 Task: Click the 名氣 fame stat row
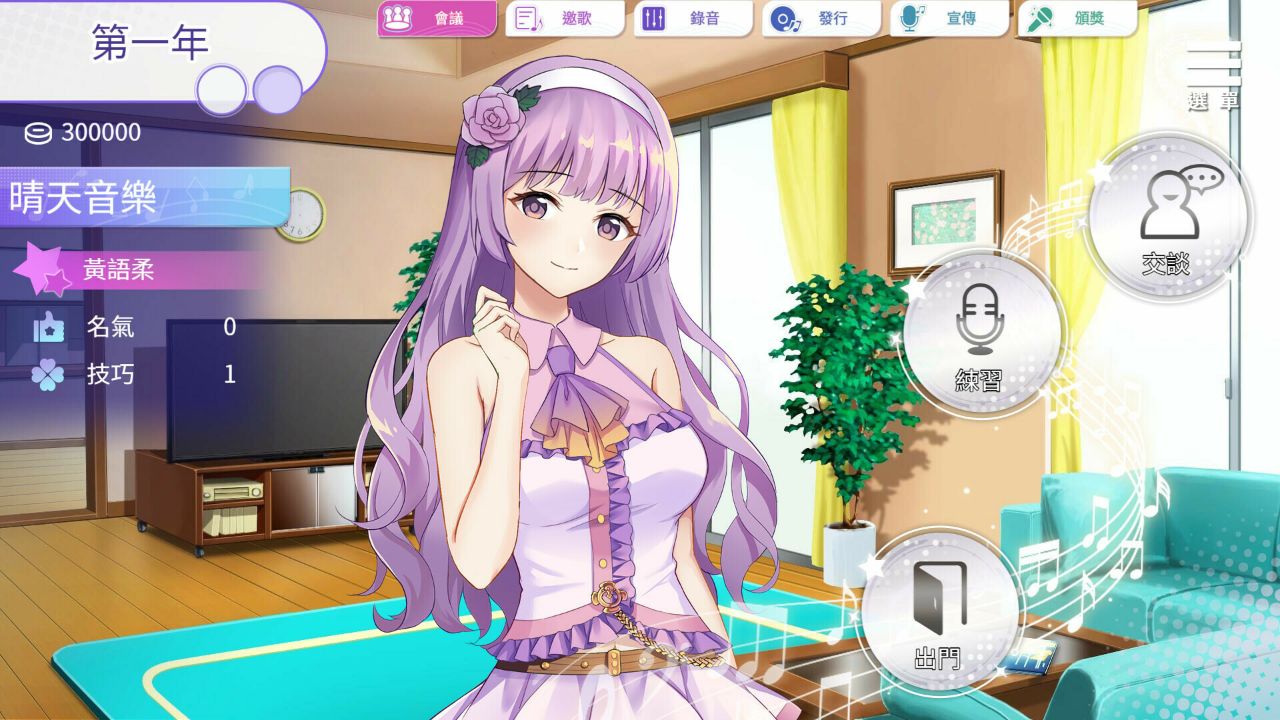(110, 328)
